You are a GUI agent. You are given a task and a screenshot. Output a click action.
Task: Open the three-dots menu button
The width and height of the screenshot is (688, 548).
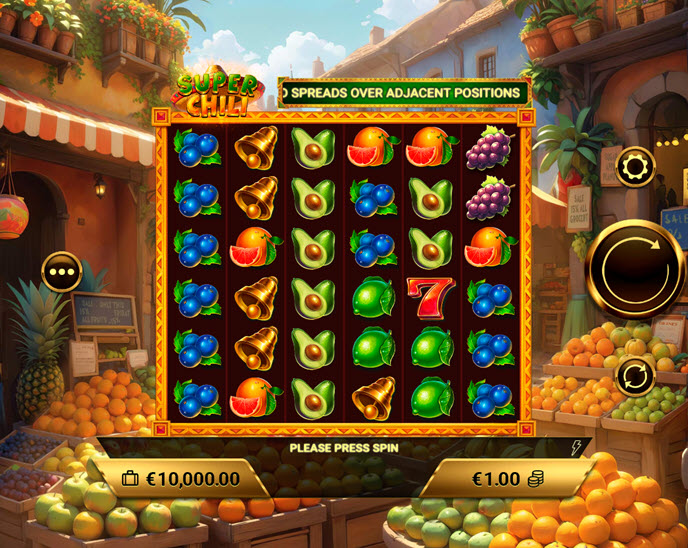pos(62,271)
